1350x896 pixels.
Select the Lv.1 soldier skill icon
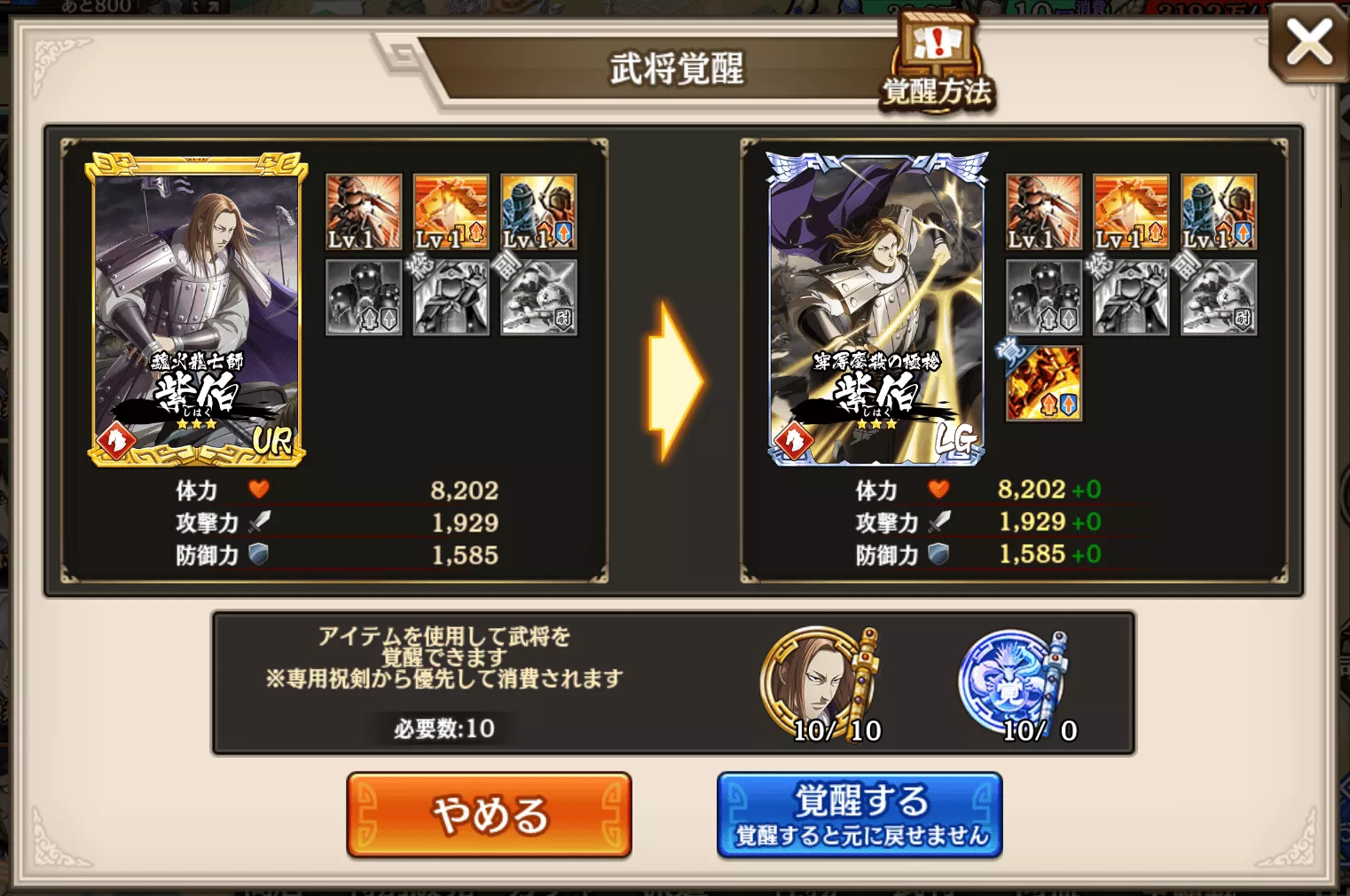364,213
